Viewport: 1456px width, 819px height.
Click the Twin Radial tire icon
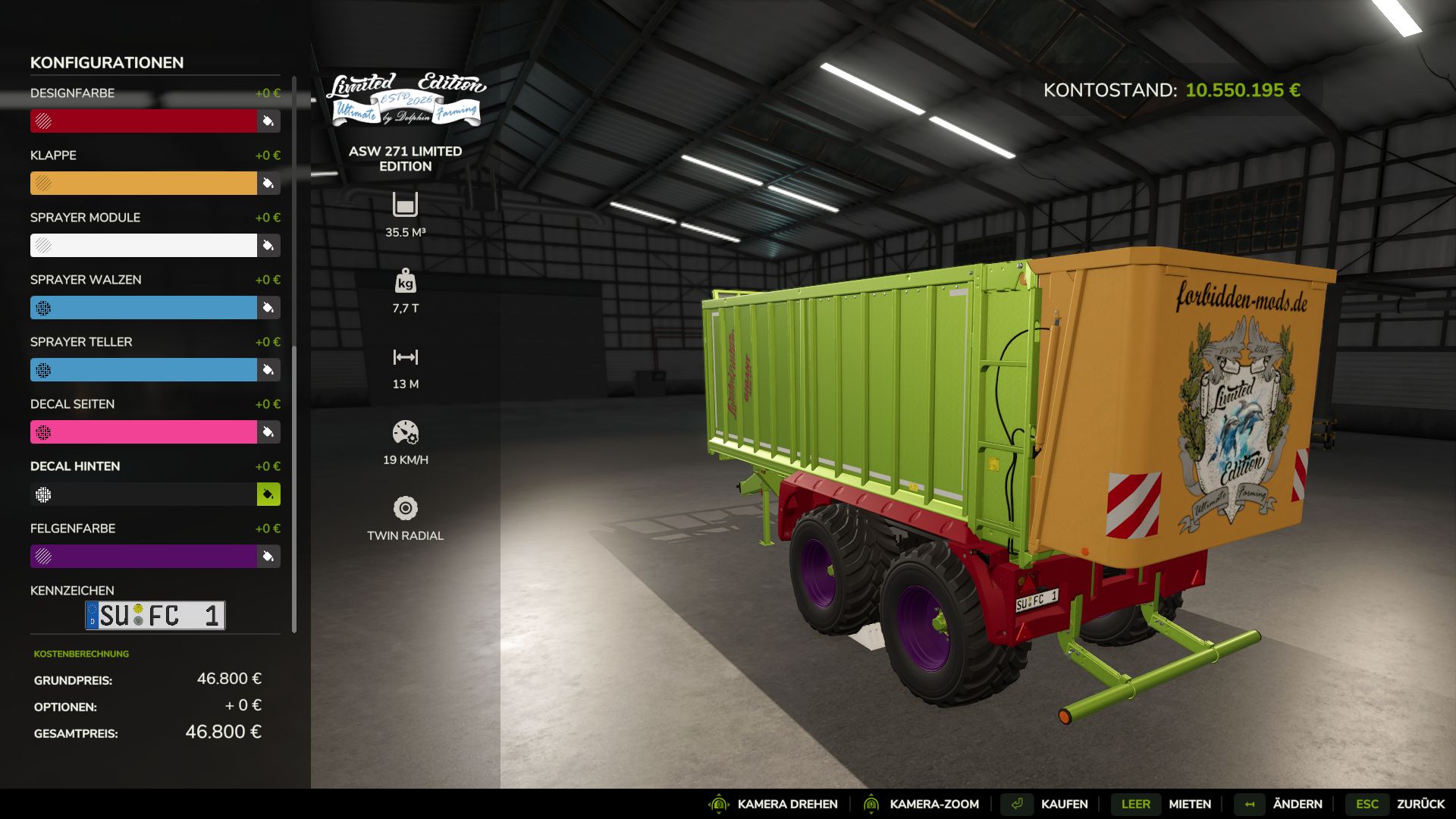[x=406, y=510]
